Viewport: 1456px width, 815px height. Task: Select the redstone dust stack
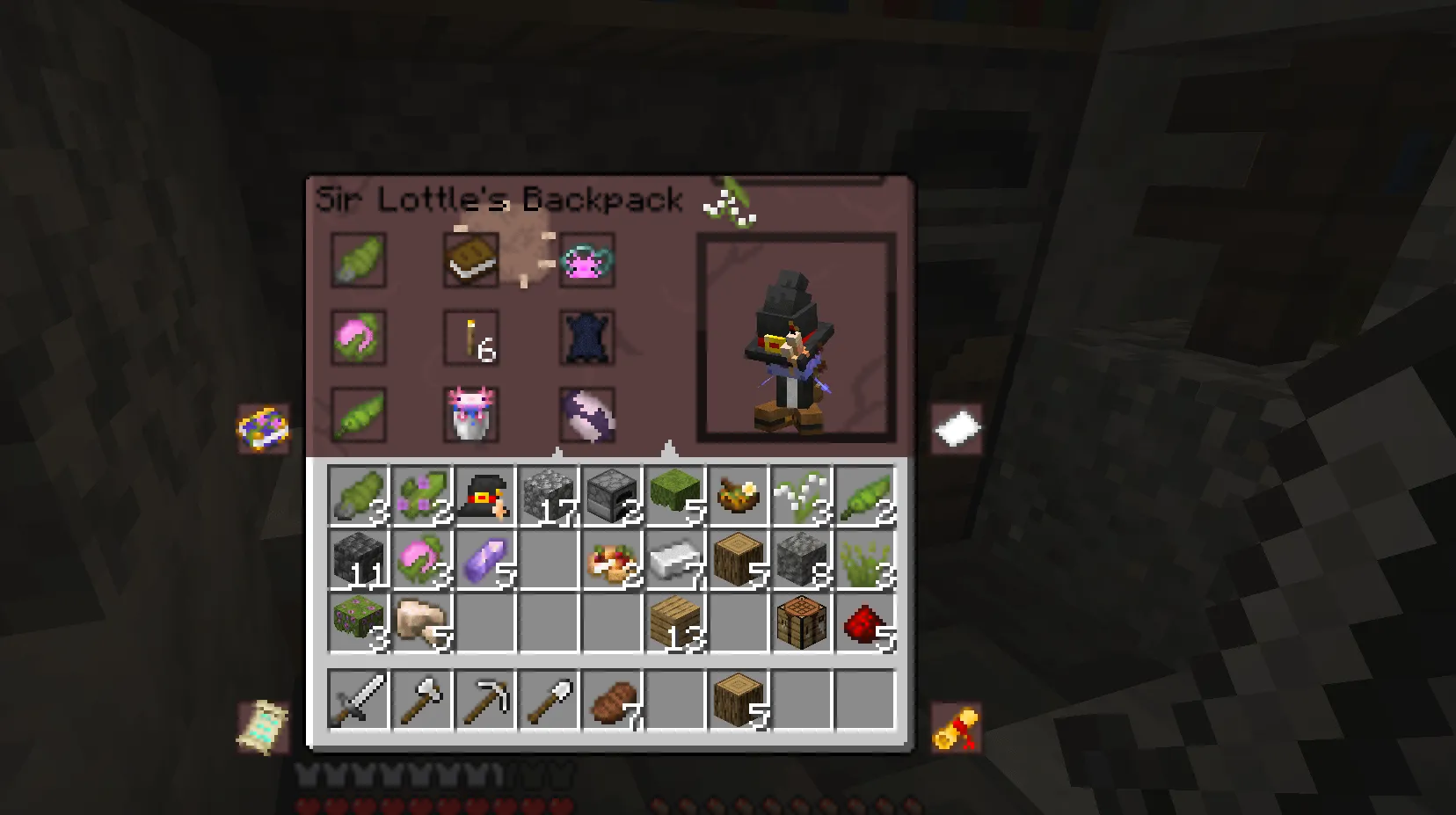tap(865, 622)
